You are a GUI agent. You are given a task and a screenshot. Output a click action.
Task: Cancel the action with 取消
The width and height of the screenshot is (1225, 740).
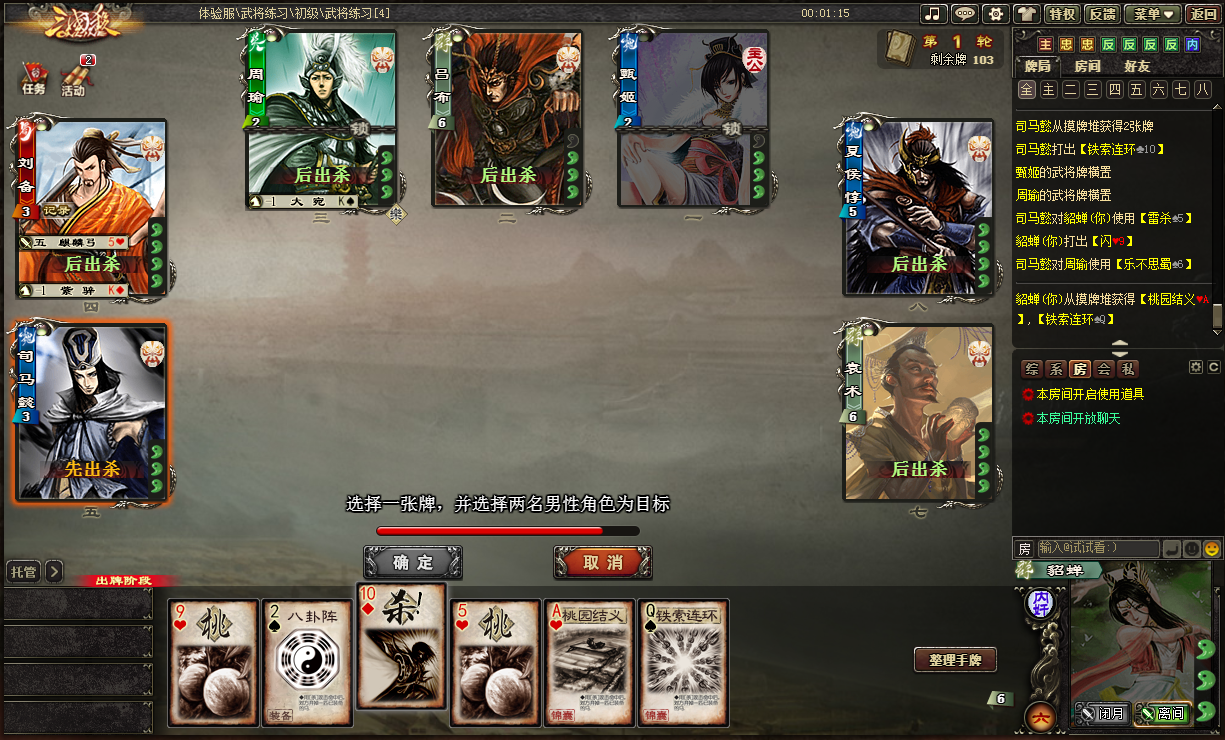(603, 562)
